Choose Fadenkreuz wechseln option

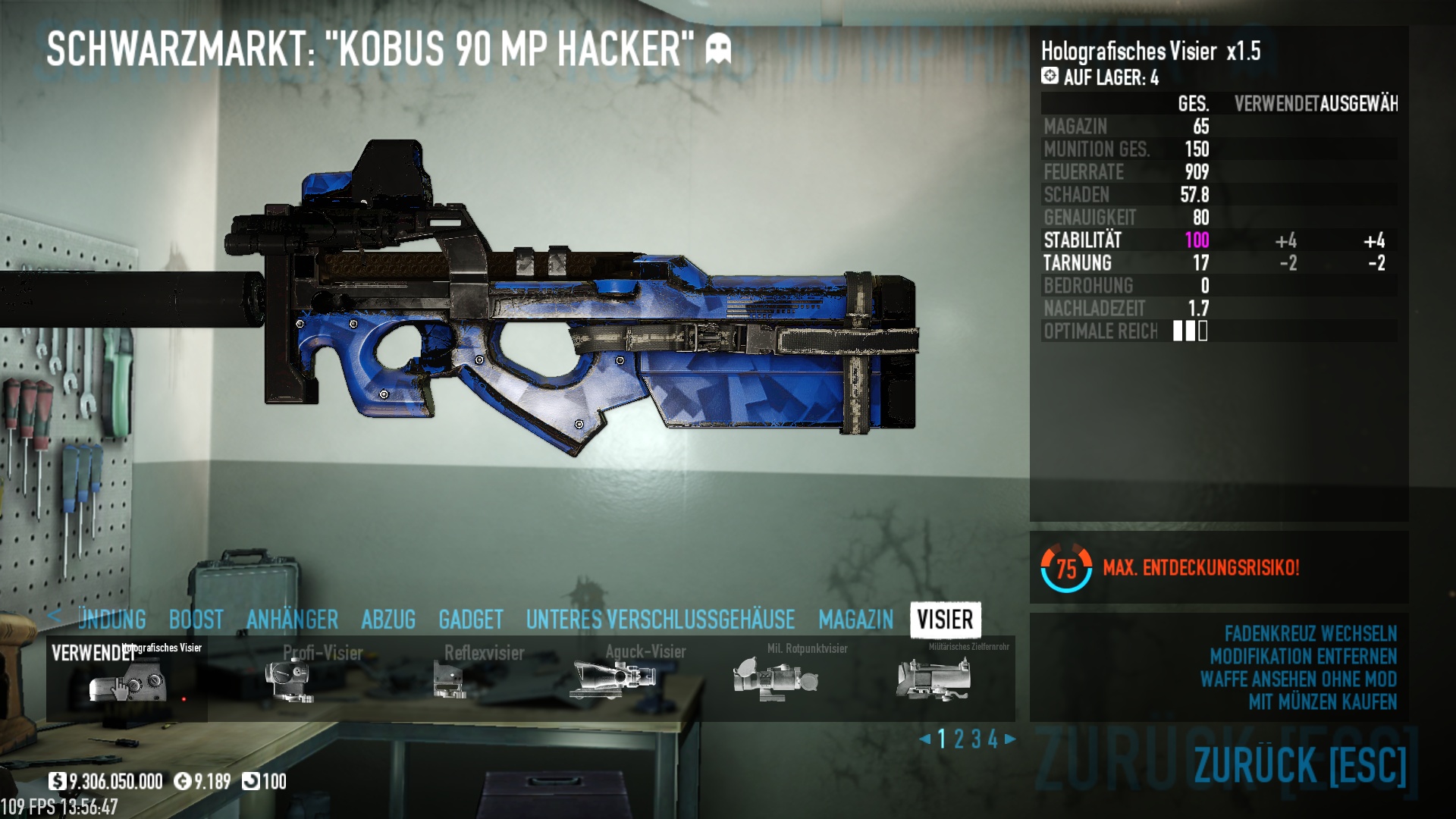pos(1310,634)
